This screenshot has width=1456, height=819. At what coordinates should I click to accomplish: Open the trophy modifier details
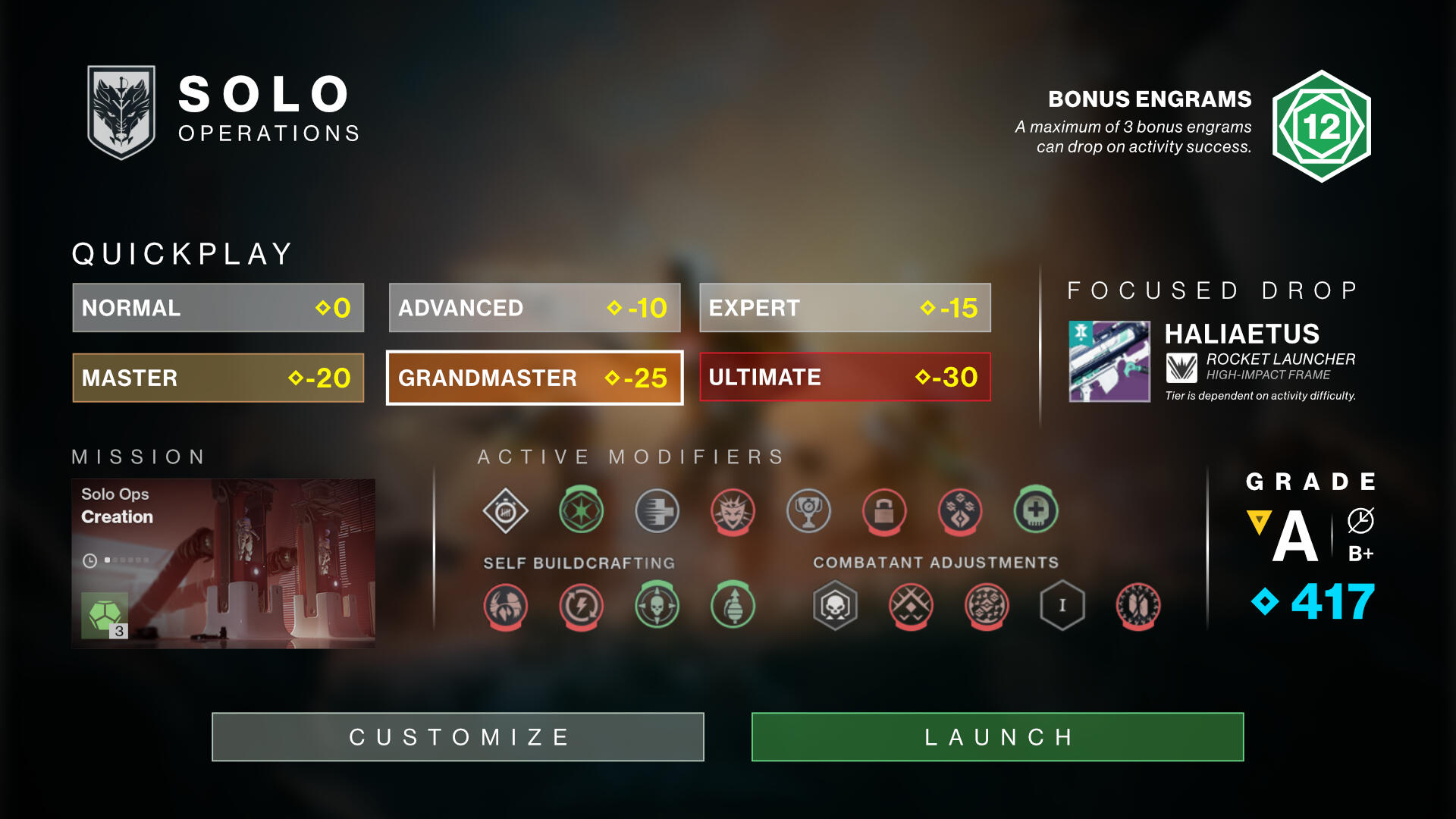point(808,512)
